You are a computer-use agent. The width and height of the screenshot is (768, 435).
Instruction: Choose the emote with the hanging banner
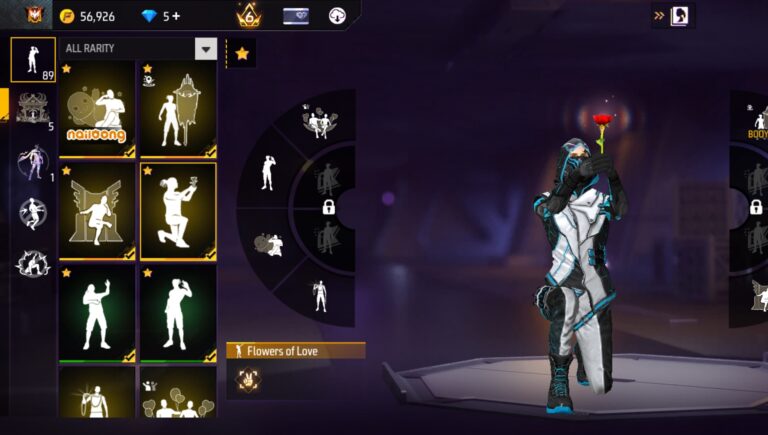coord(178,110)
